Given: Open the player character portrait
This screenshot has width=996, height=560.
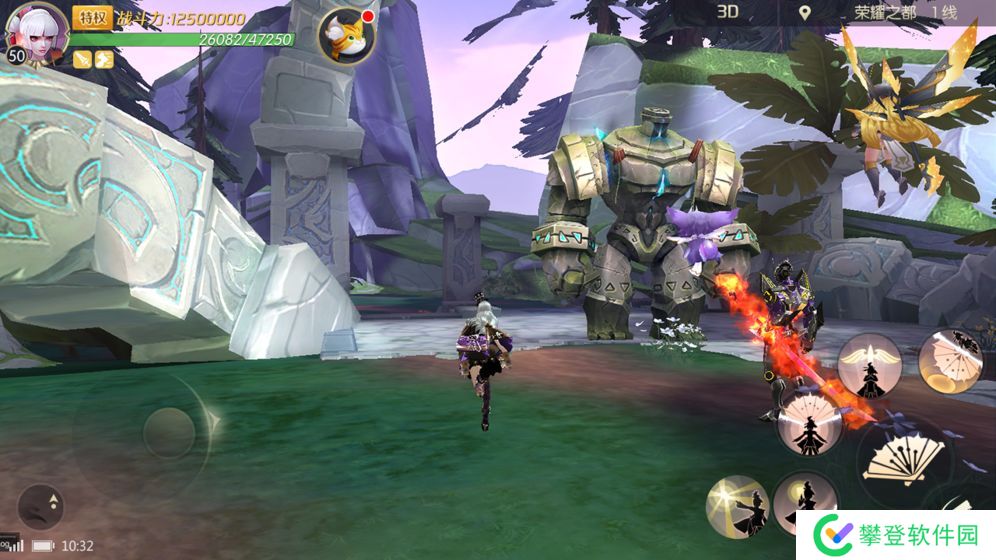Looking at the screenshot, I should click(x=37, y=32).
